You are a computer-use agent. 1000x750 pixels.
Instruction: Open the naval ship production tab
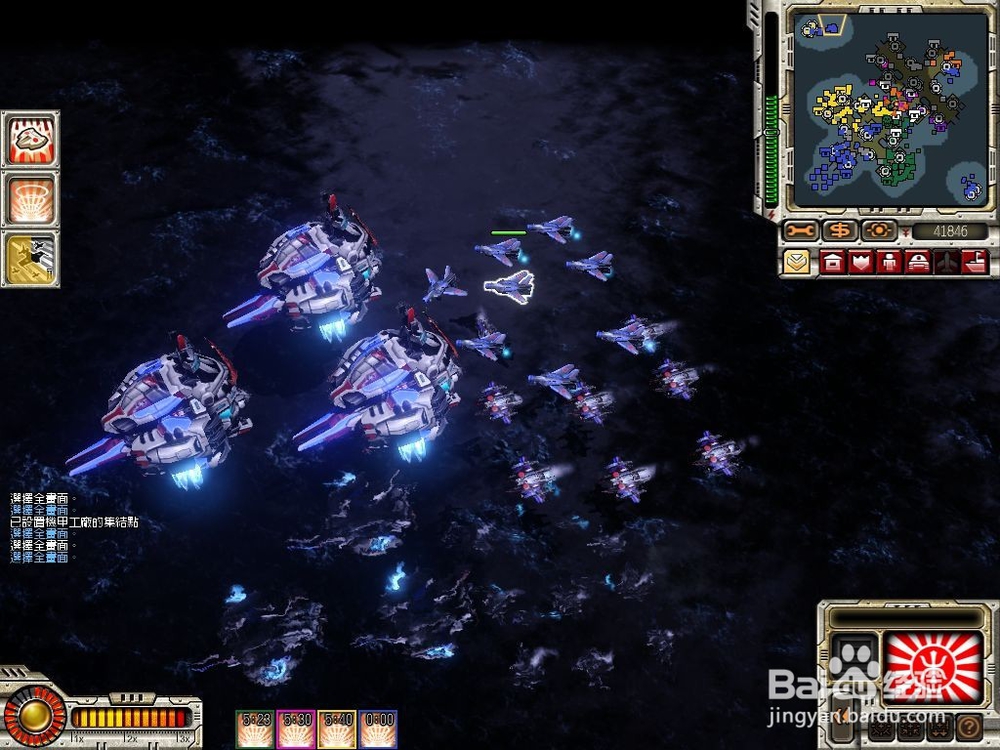[x=975, y=263]
